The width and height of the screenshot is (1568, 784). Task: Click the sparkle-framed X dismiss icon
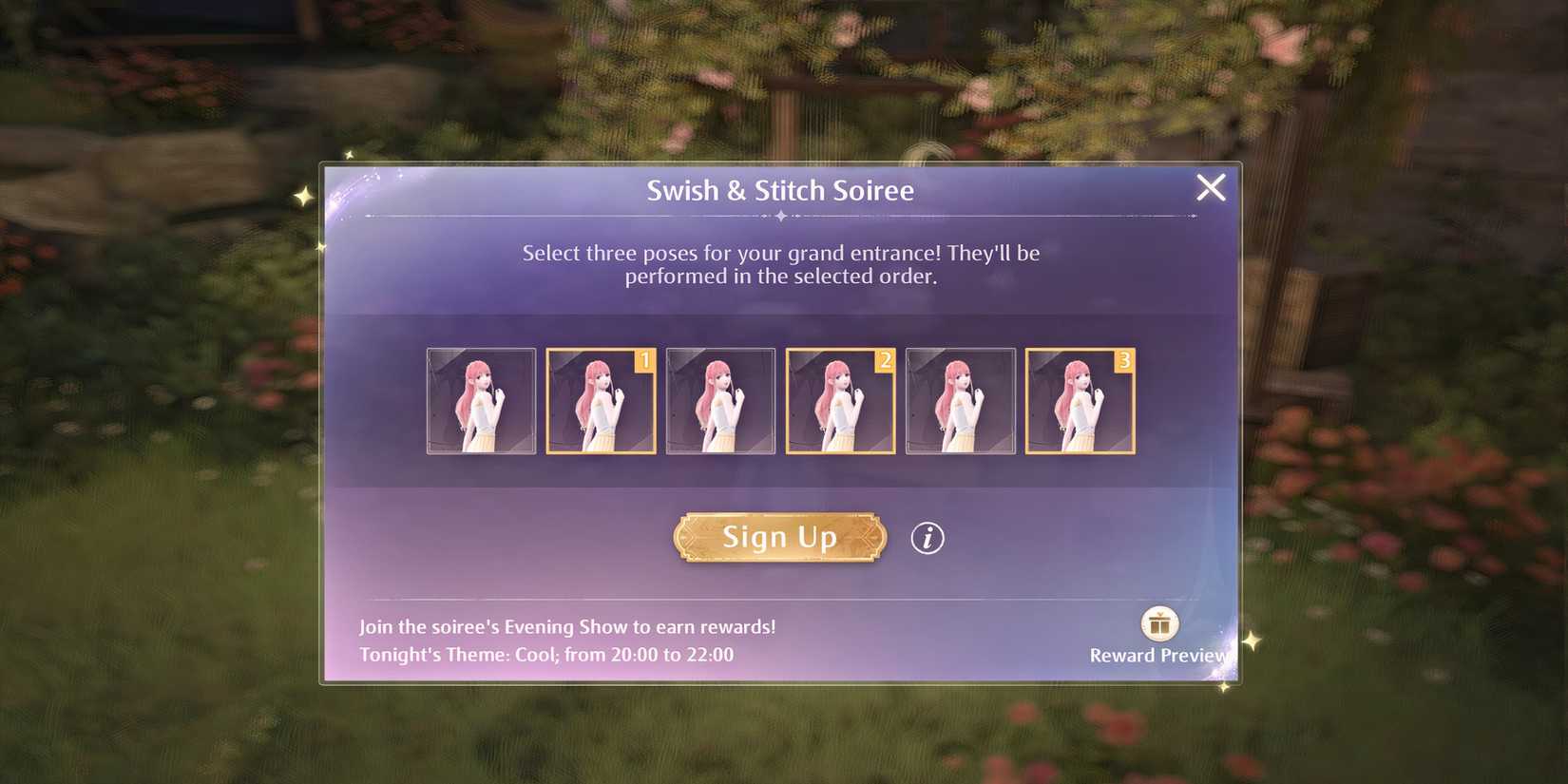click(1211, 188)
